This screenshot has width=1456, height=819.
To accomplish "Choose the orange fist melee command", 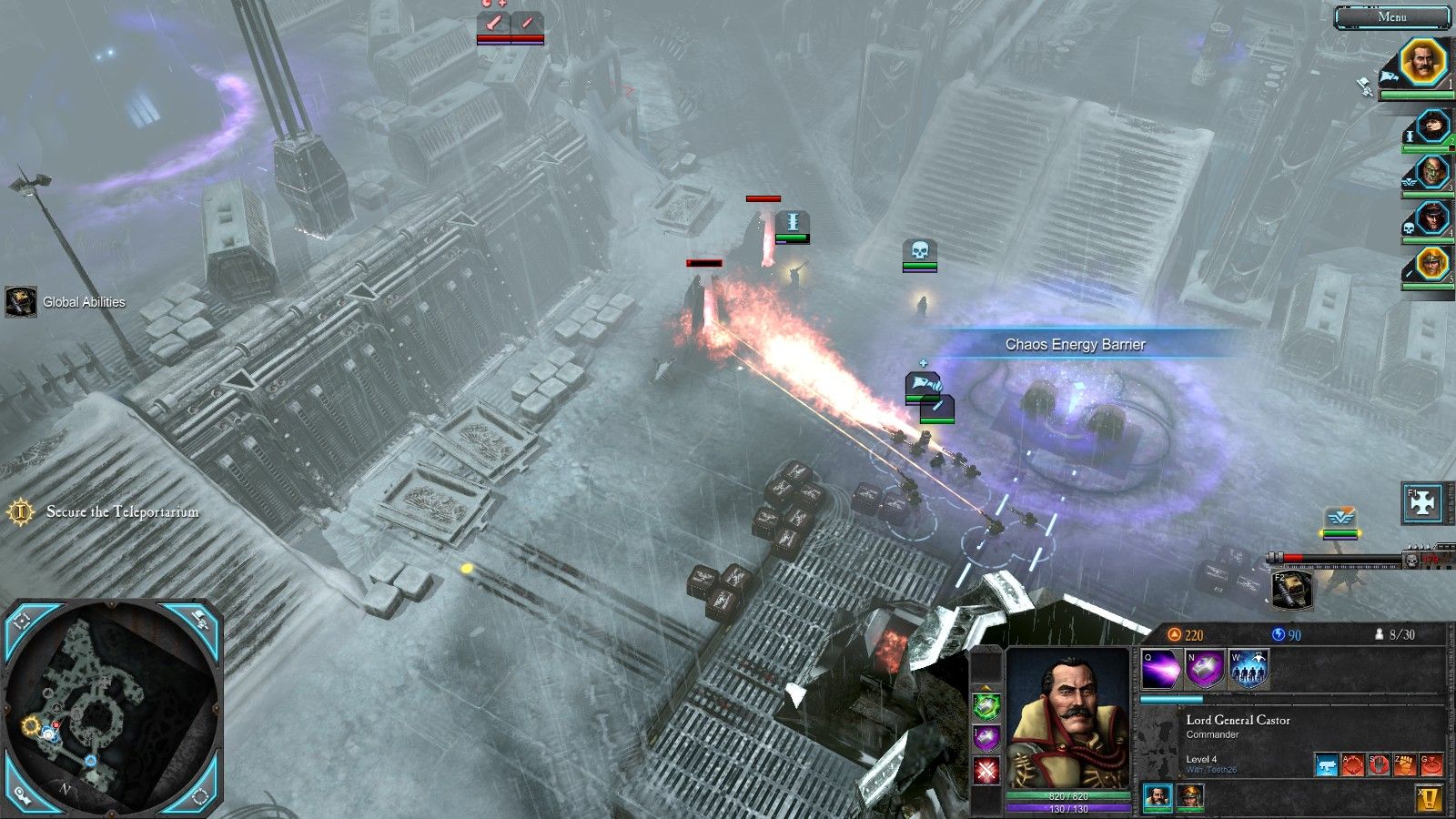I will [x=1405, y=764].
